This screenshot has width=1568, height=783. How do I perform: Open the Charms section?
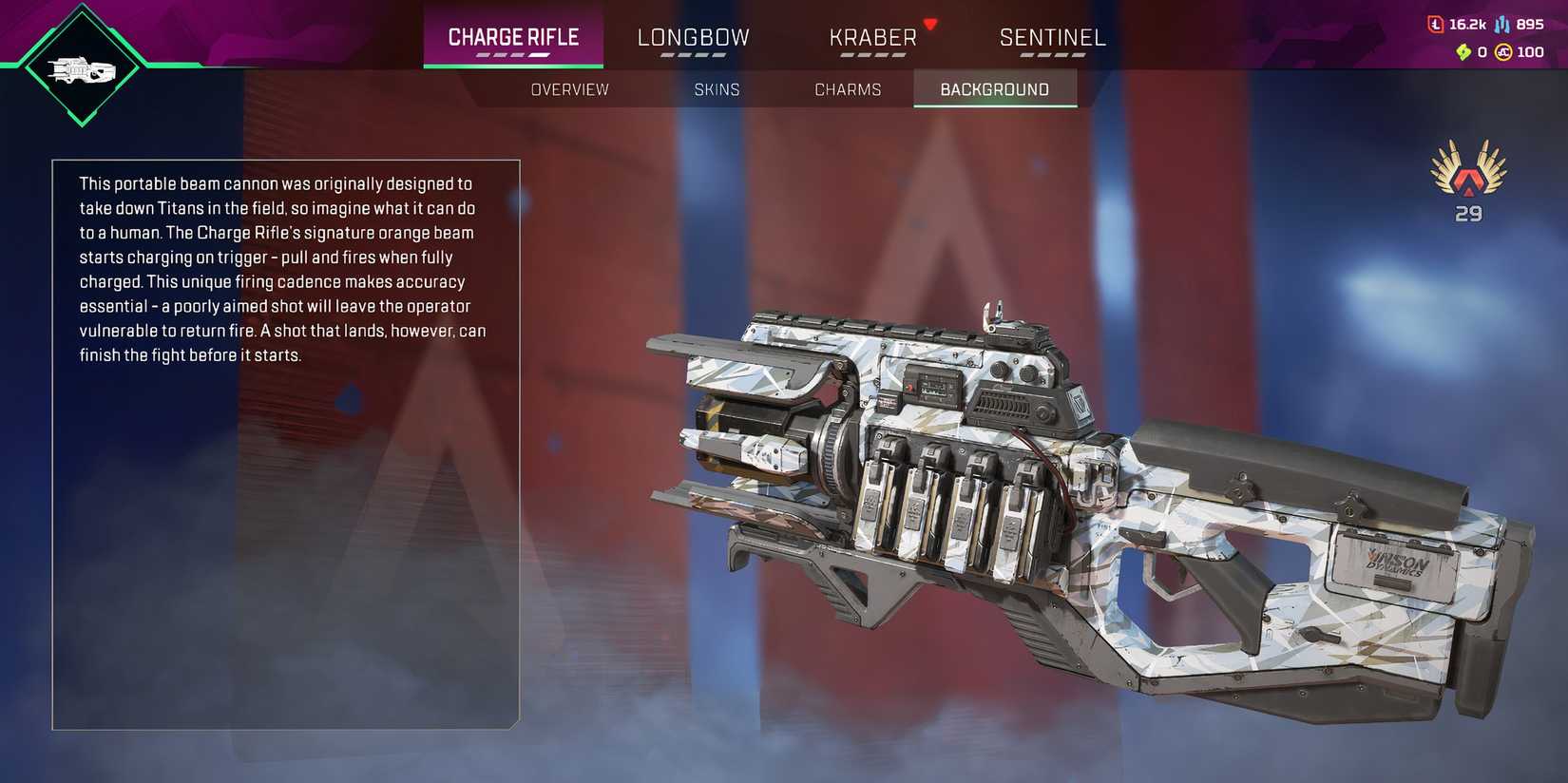(x=848, y=88)
